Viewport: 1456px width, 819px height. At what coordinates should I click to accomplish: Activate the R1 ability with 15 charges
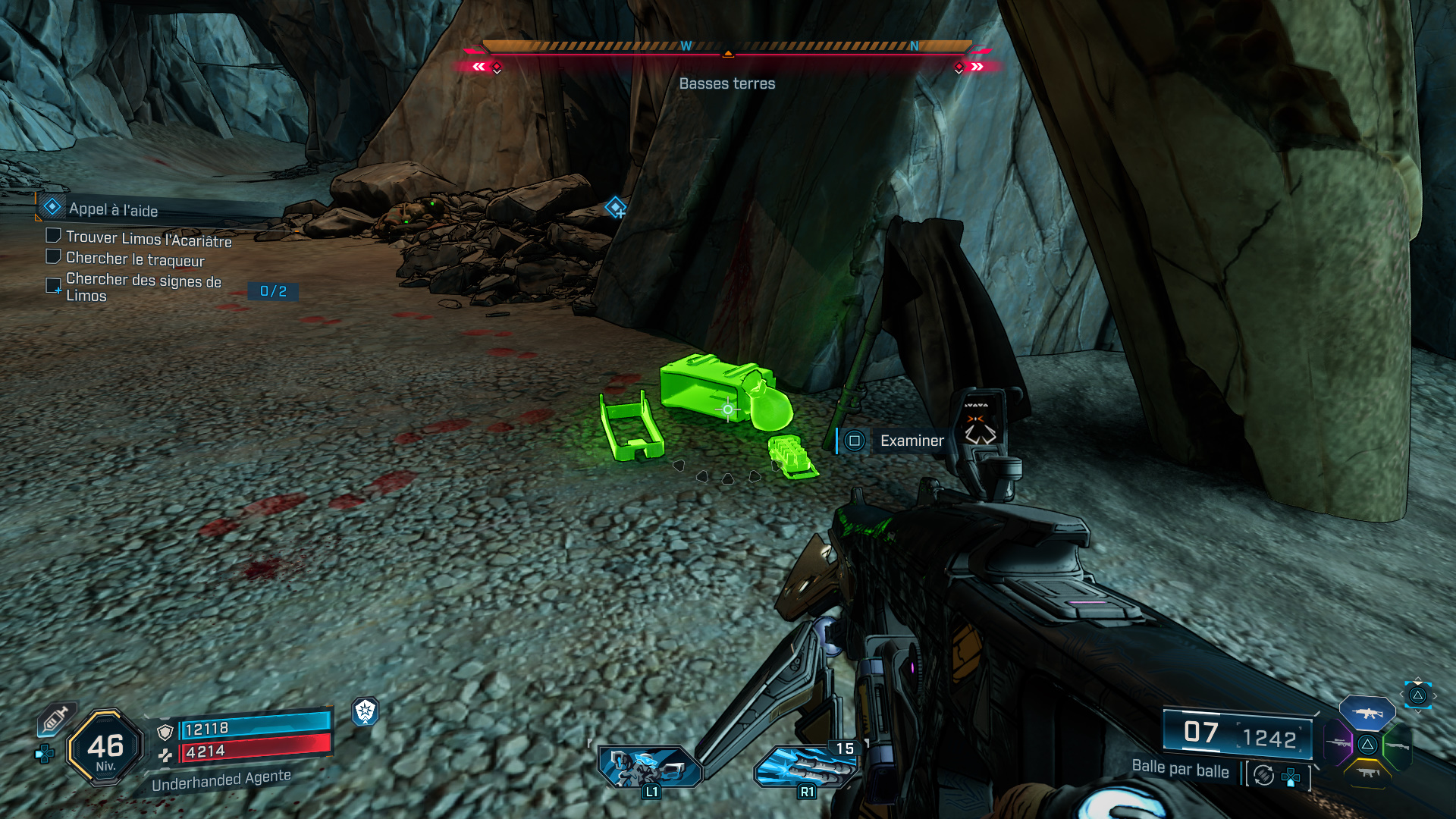coord(806,766)
